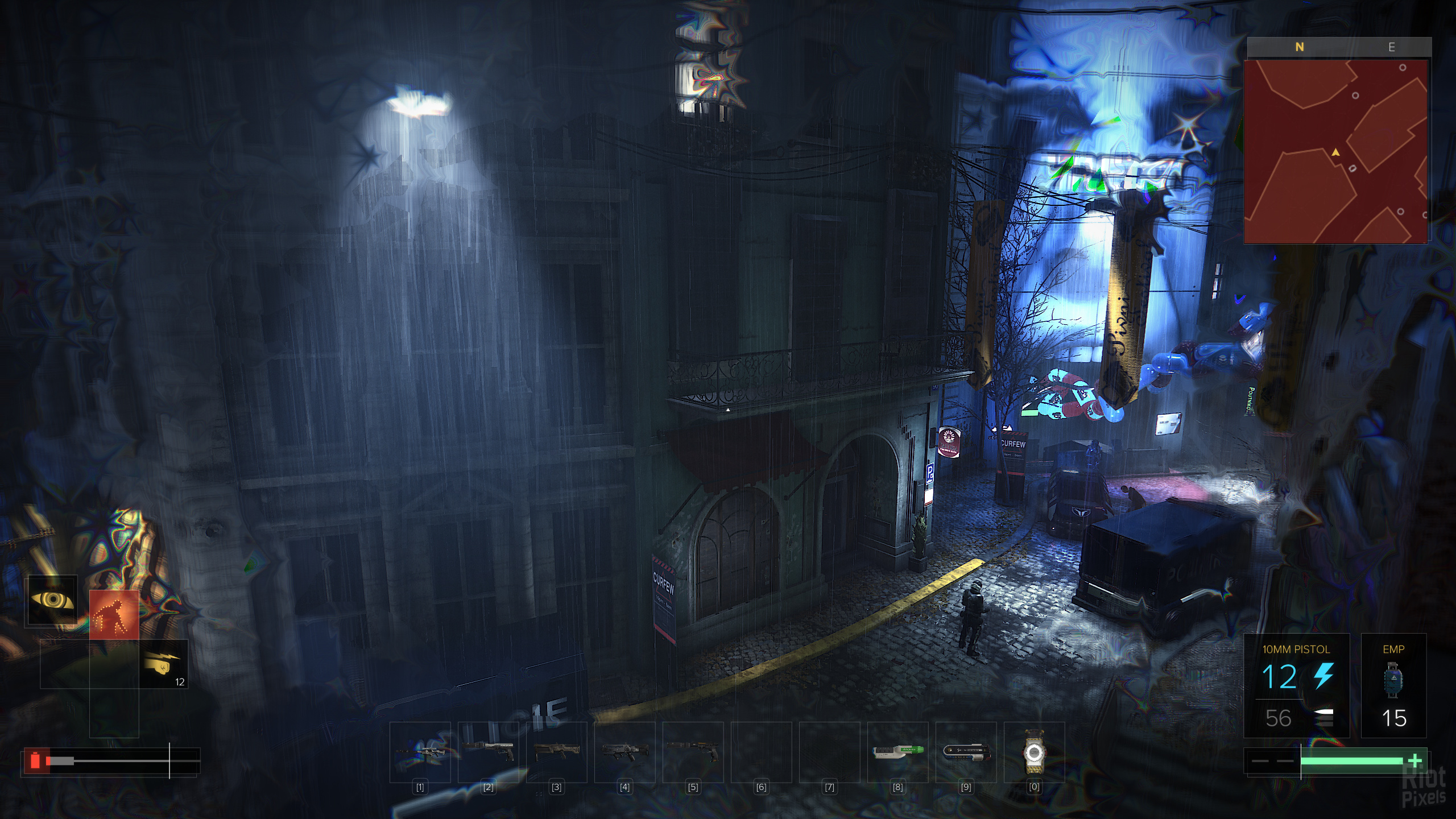Activate the lightning fist augmentation
Viewport: 1456px width, 819px height.
[x=164, y=664]
